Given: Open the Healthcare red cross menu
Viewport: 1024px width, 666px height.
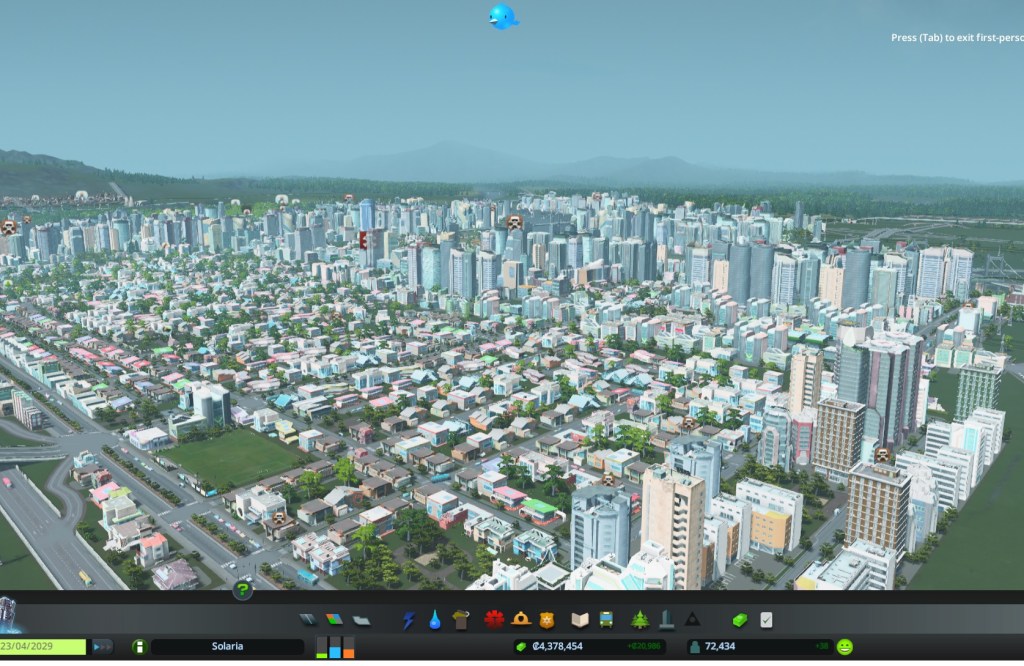Looking at the screenshot, I should coord(493,620).
